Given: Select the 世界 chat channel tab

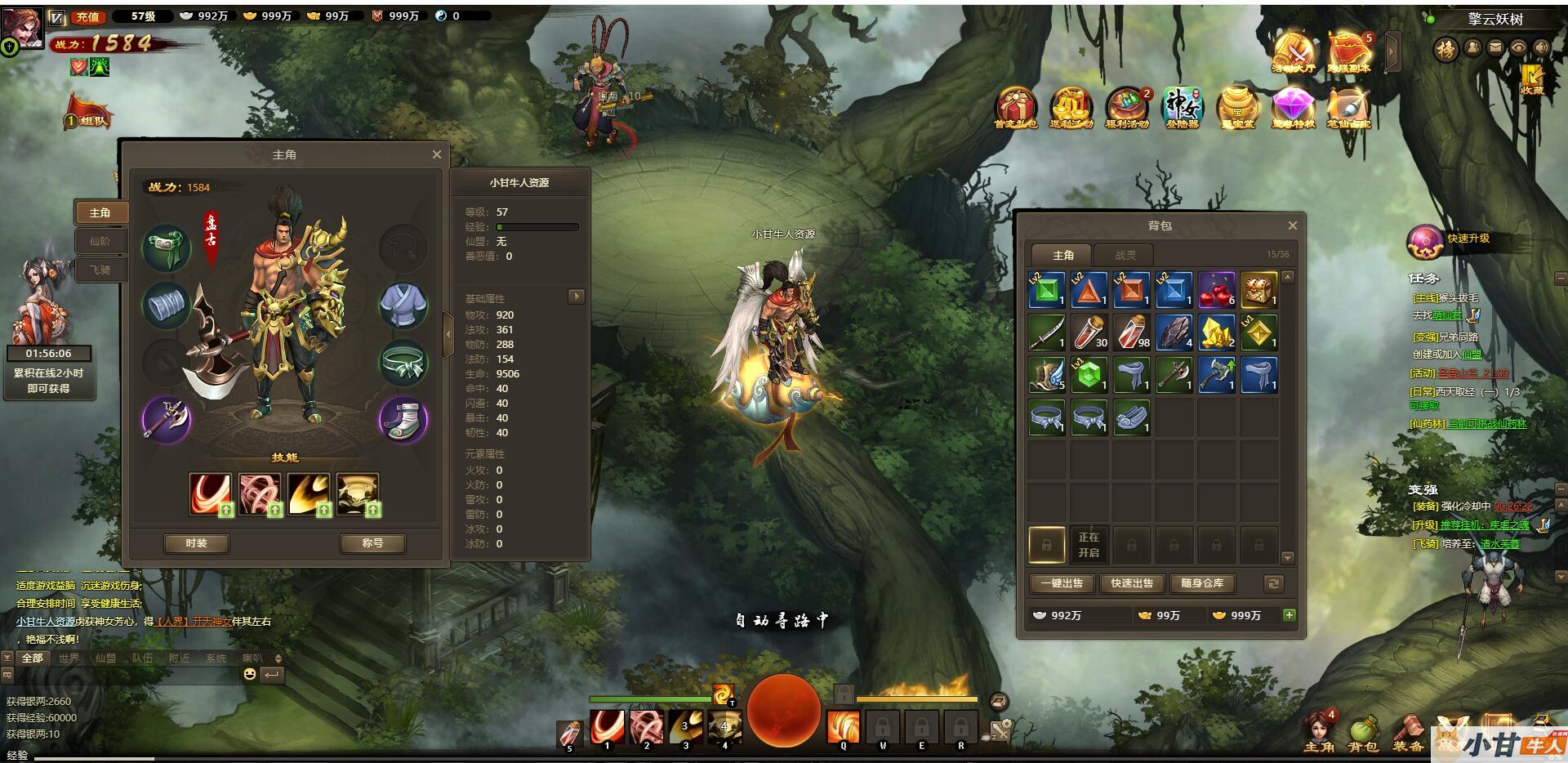Looking at the screenshot, I should point(69,658).
